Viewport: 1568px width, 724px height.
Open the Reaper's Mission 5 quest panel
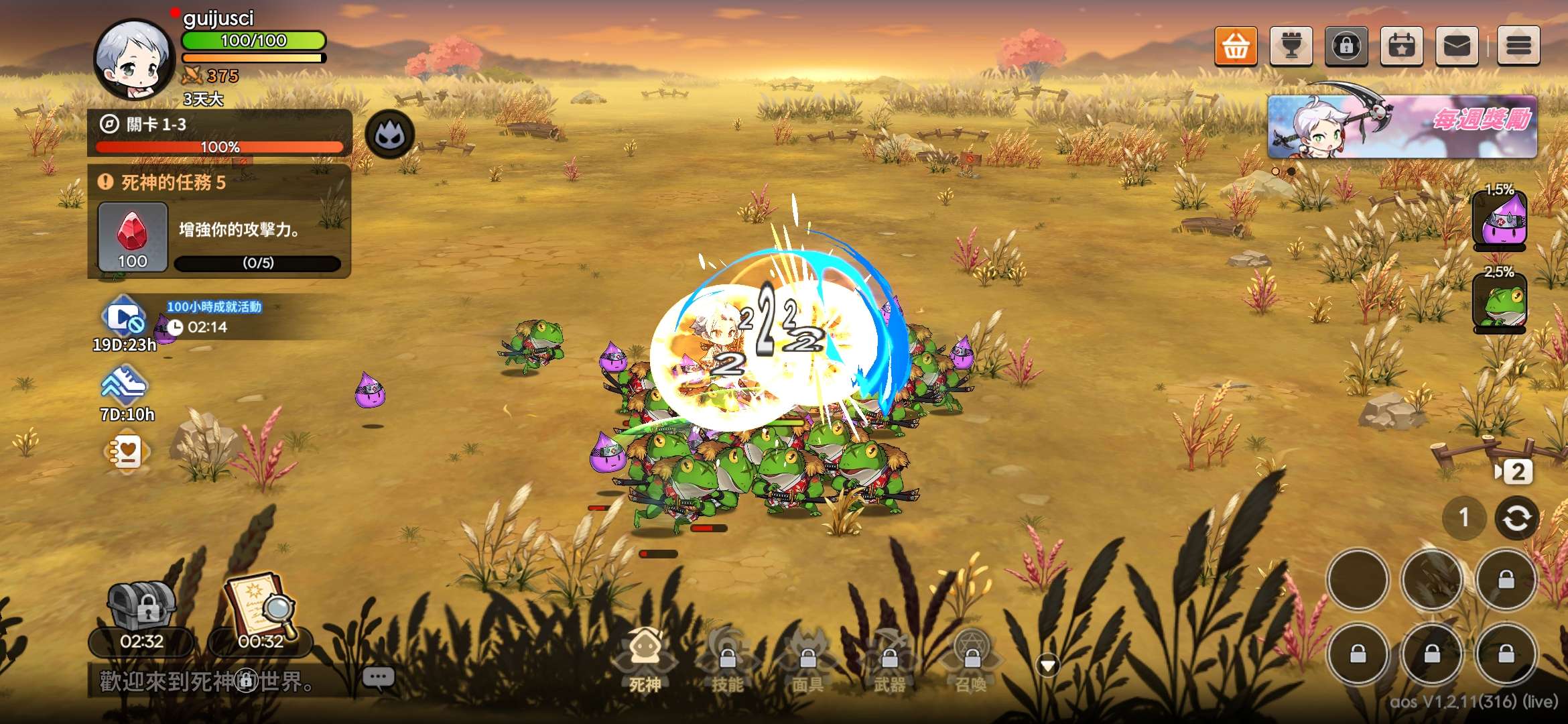220,222
